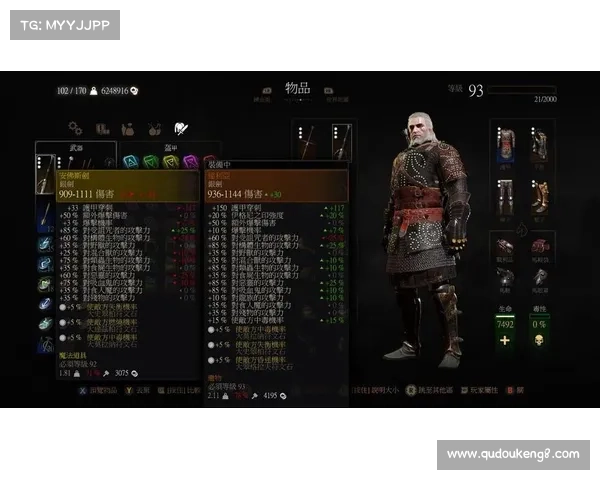Select the armor and sword category tab
This screenshot has width=600, height=480.
181,128
